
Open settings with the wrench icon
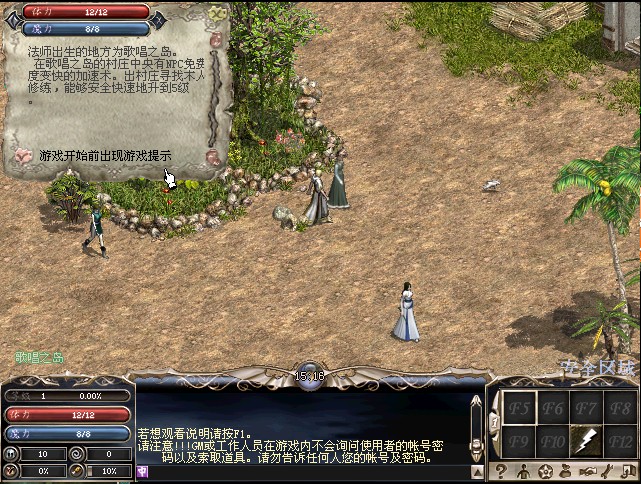(609, 471)
